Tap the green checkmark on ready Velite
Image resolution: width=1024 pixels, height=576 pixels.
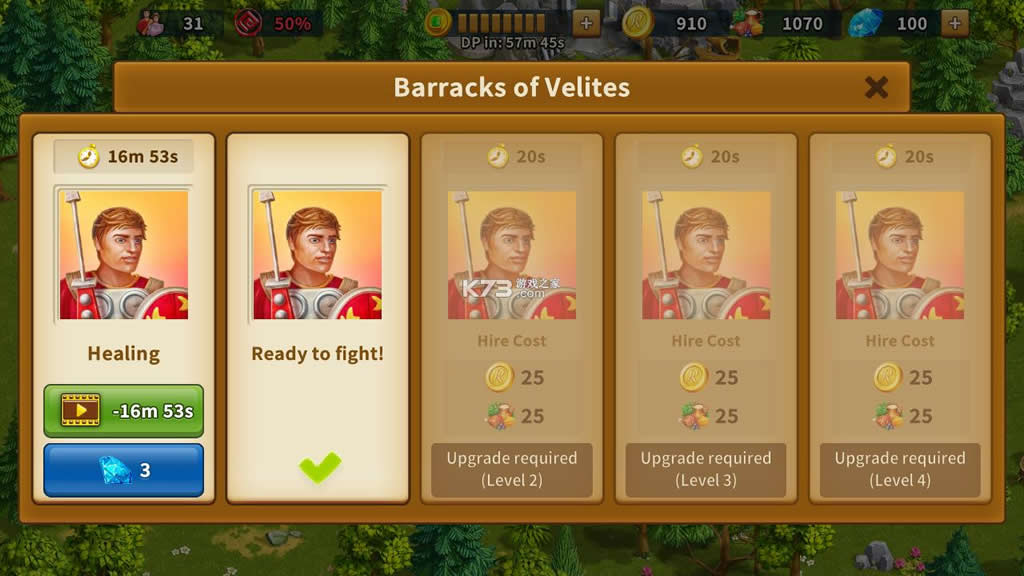coord(319,467)
